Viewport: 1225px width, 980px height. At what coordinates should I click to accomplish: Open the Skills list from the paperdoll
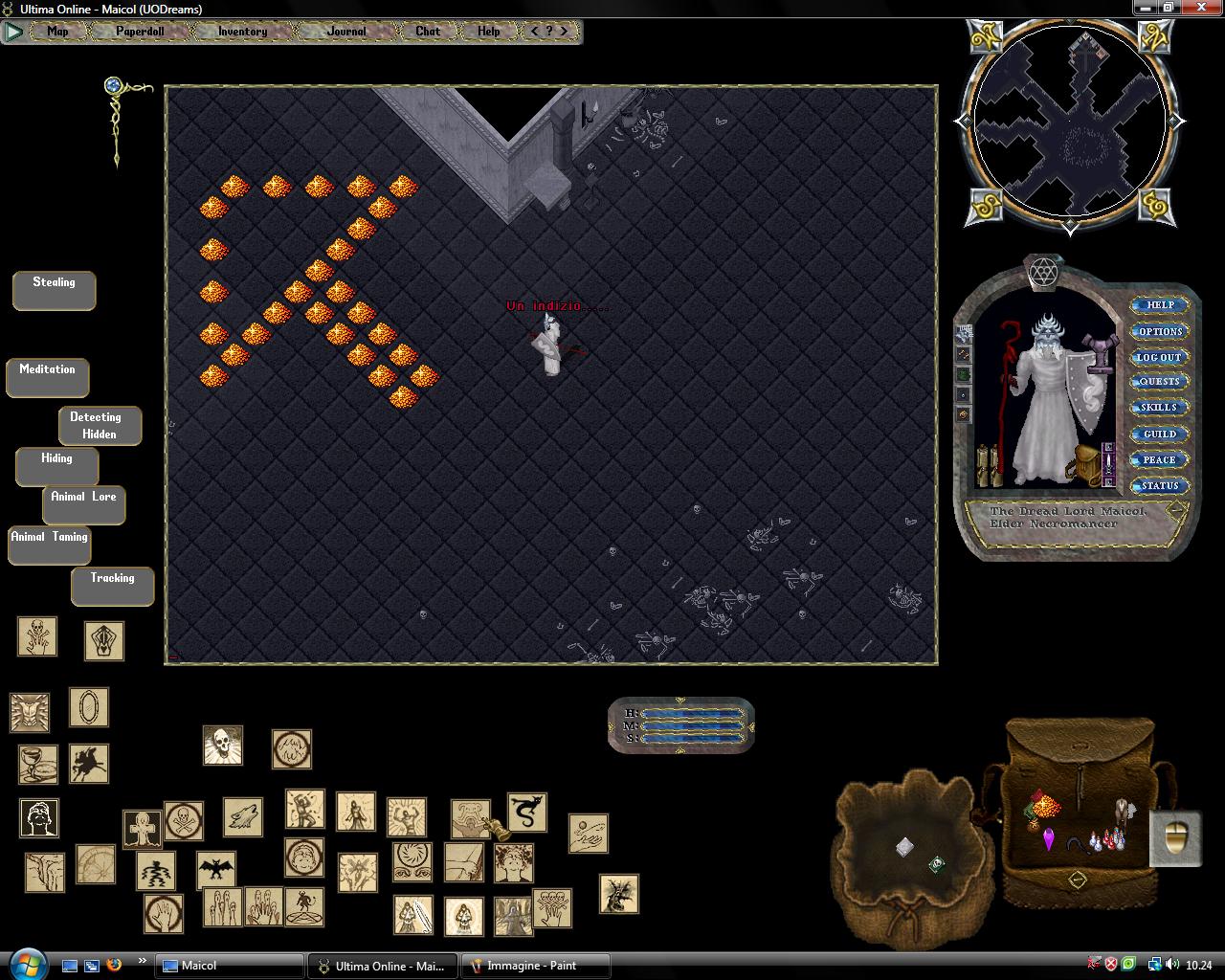(1159, 408)
